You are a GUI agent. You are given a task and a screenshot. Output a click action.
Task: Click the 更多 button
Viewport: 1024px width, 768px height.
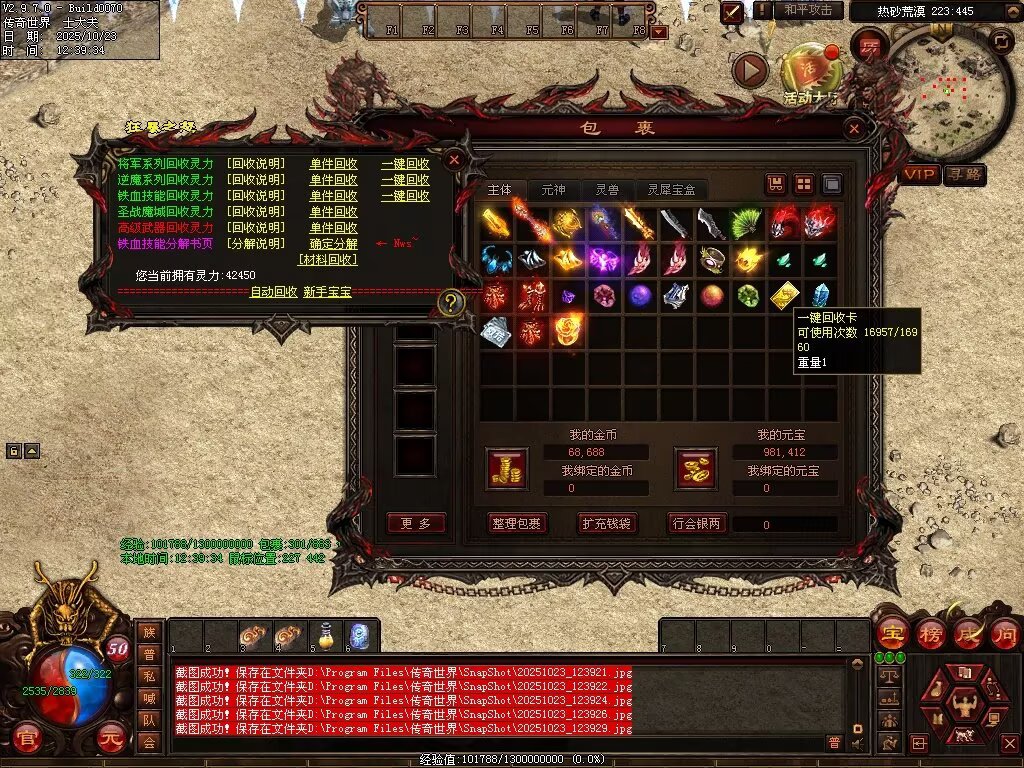point(416,523)
